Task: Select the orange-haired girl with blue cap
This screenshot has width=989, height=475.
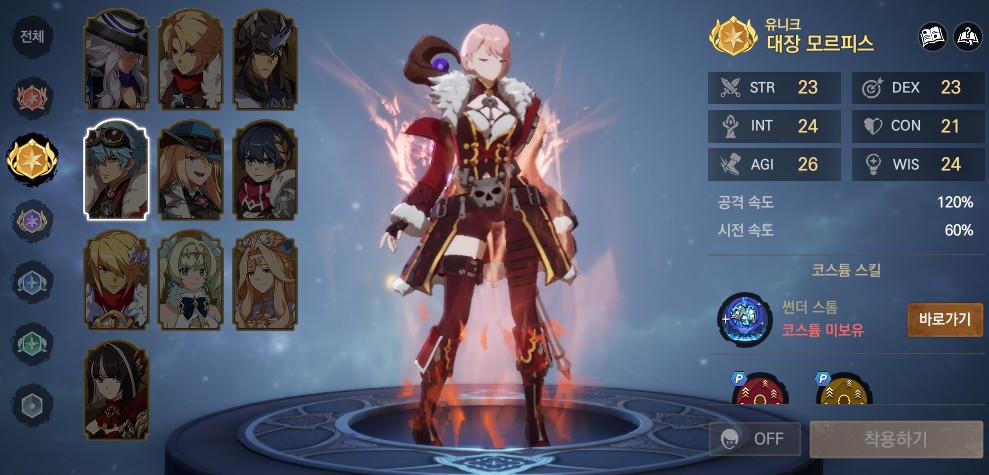Action: click(x=190, y=170)
